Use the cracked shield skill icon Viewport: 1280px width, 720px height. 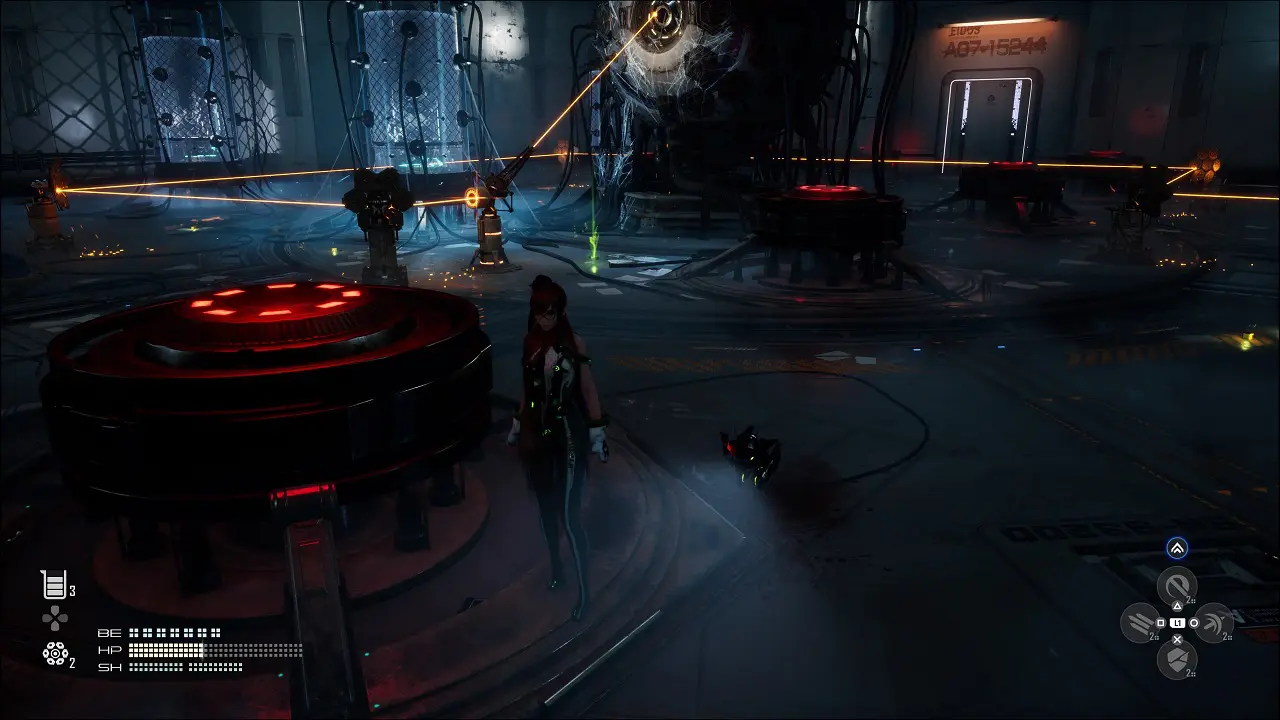pos(1177,659)
